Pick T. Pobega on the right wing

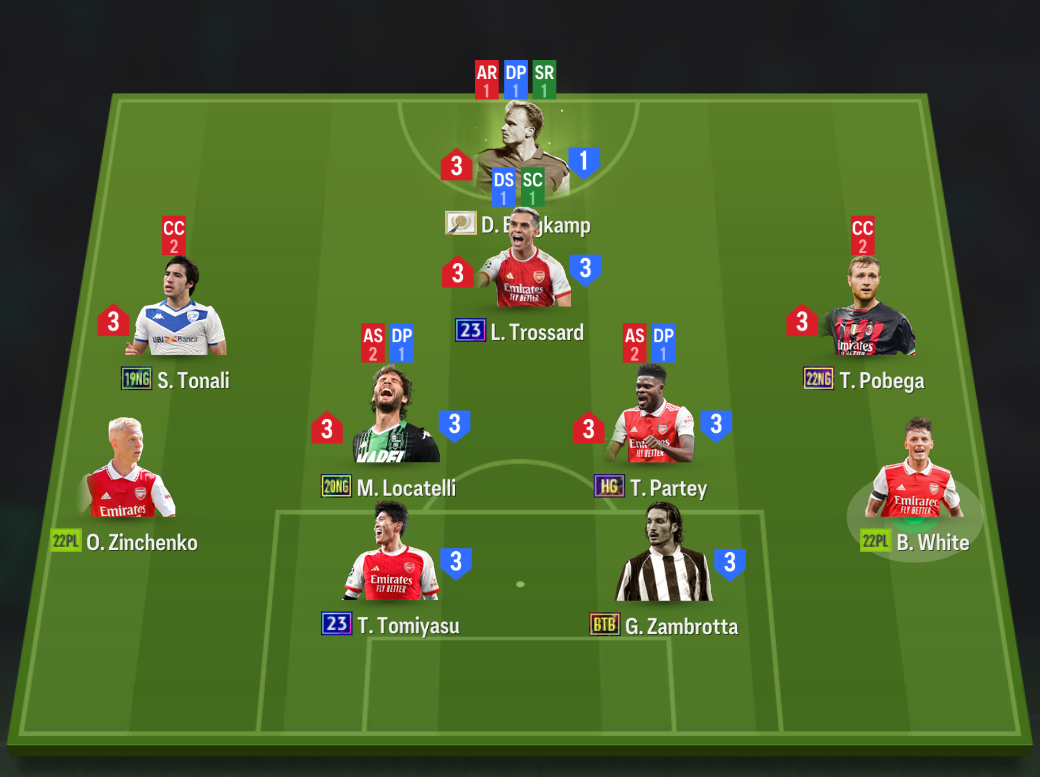point(866,314)
